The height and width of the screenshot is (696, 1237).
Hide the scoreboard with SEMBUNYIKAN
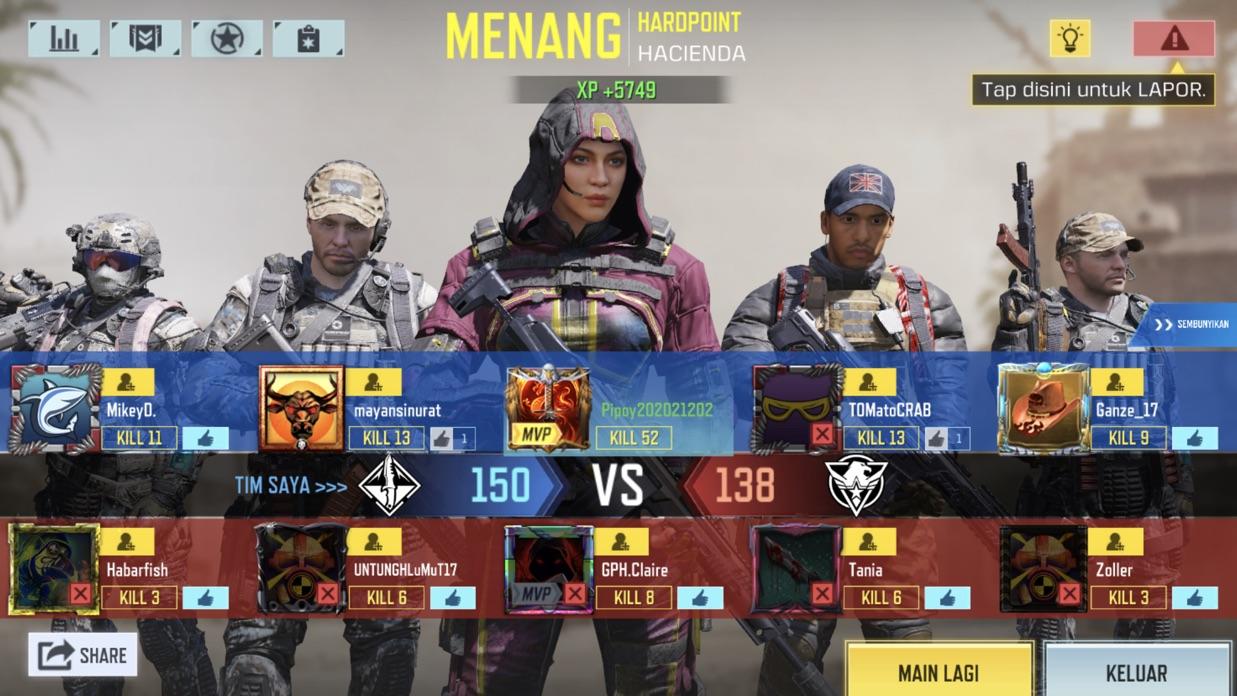coord(1191,324)
